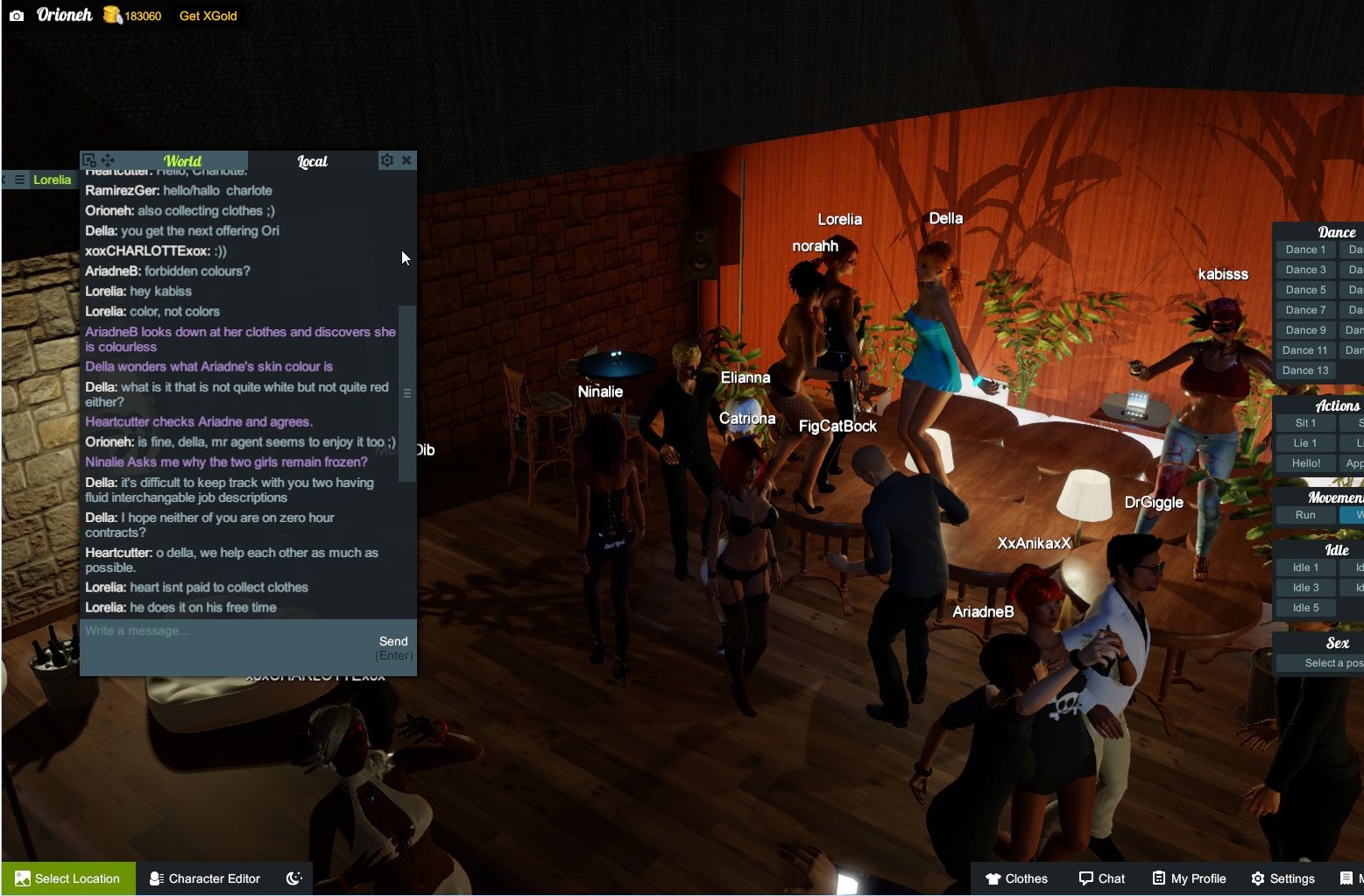Screen dimensions: 1364x896
Task: Select Dance 13 in the Dance panel
Action: point(1304,370)
